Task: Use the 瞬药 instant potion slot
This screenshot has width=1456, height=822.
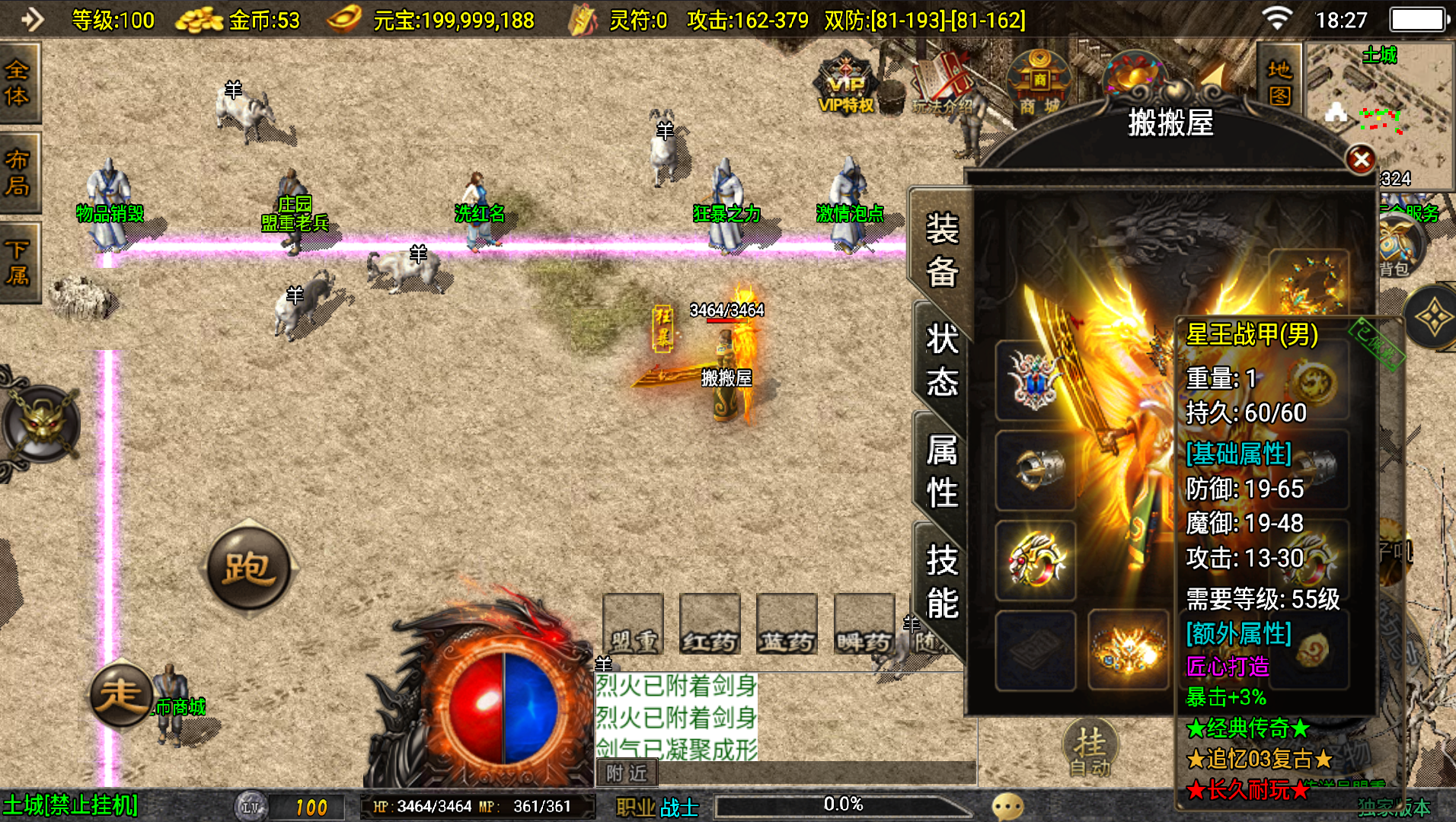Action: tap(864, 624)
